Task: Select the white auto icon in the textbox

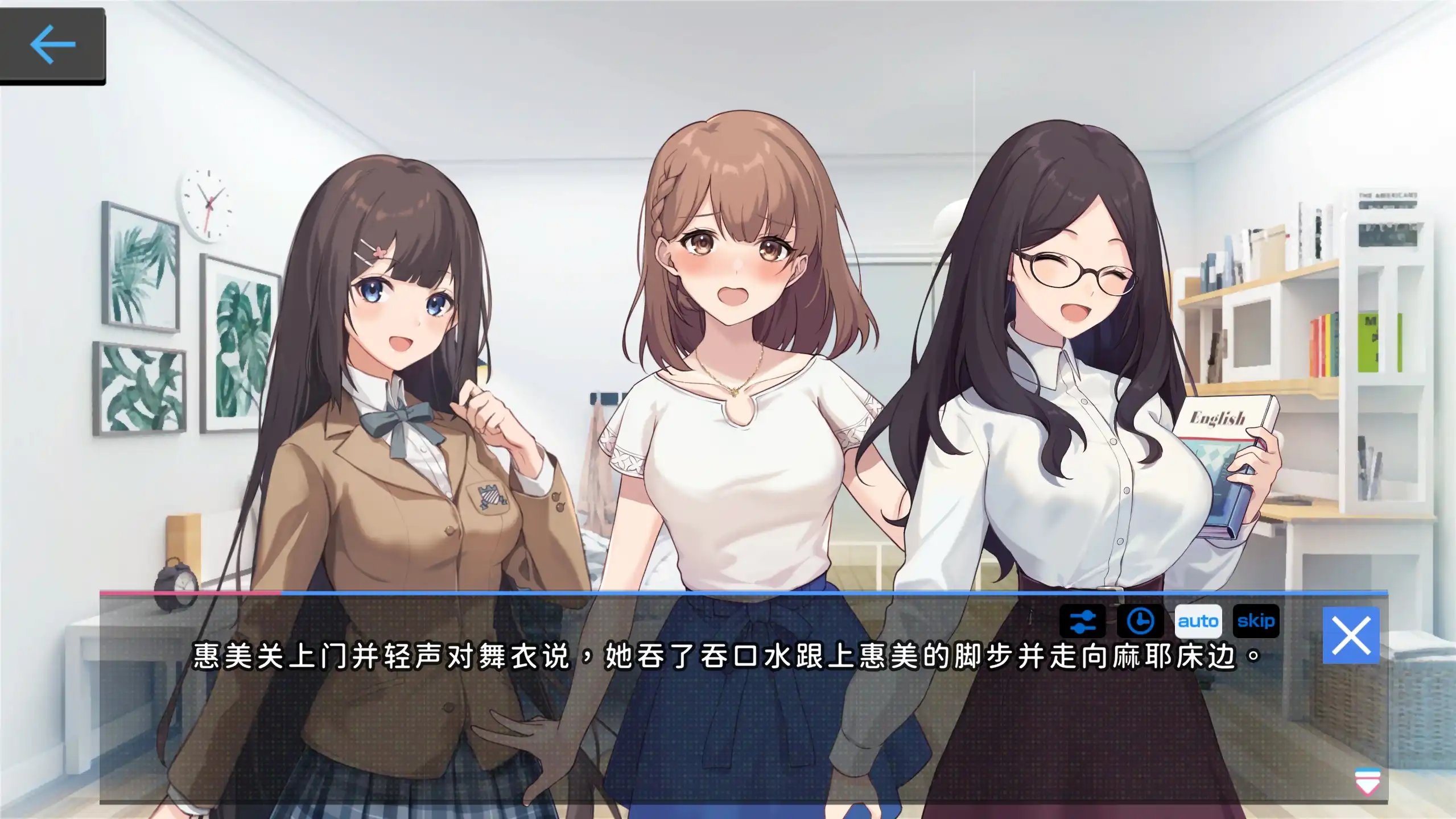Action: pos(1198,622)
